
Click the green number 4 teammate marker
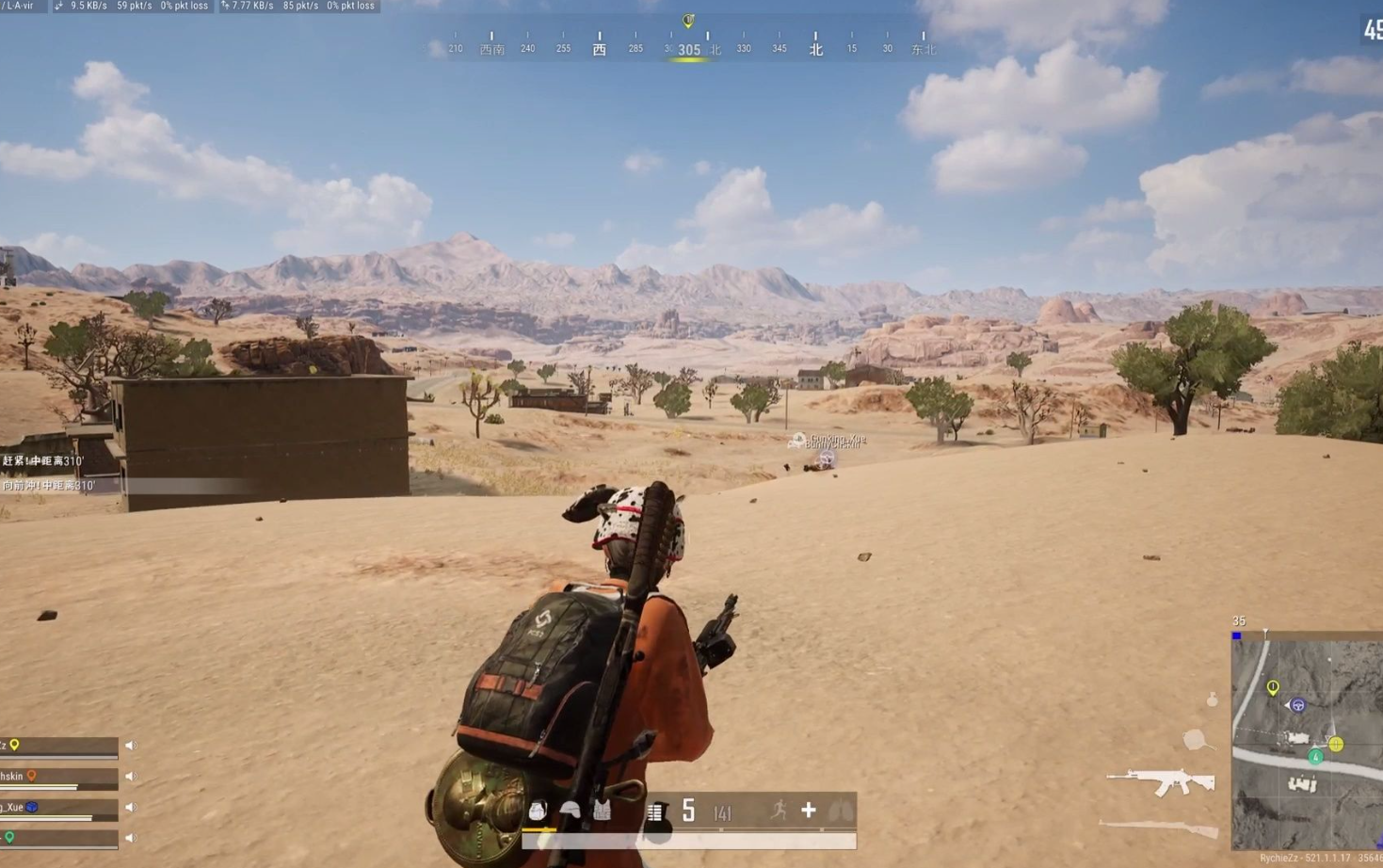click(1315, 756)
